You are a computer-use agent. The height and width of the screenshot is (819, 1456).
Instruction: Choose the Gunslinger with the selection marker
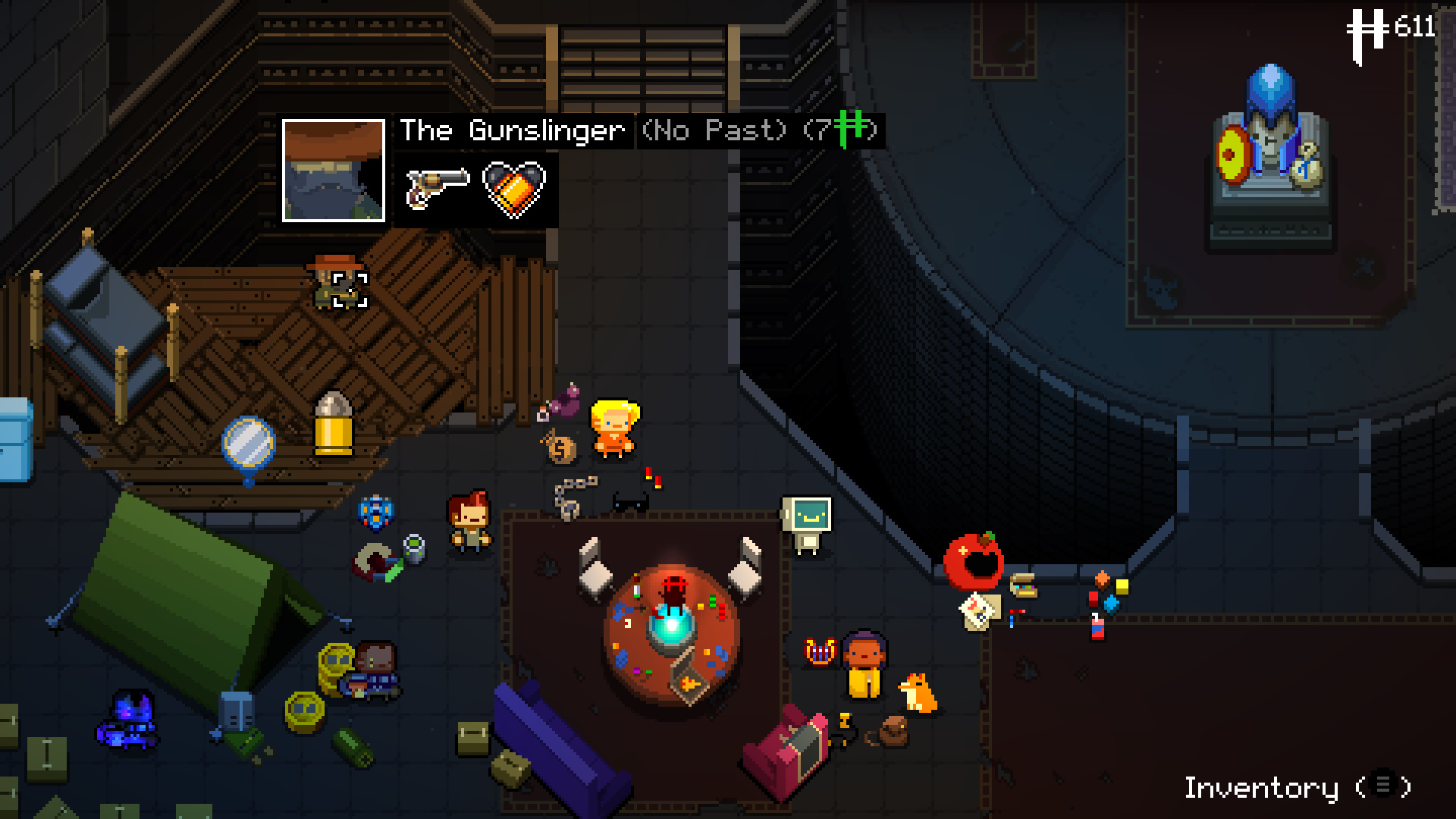click(337, 284)
